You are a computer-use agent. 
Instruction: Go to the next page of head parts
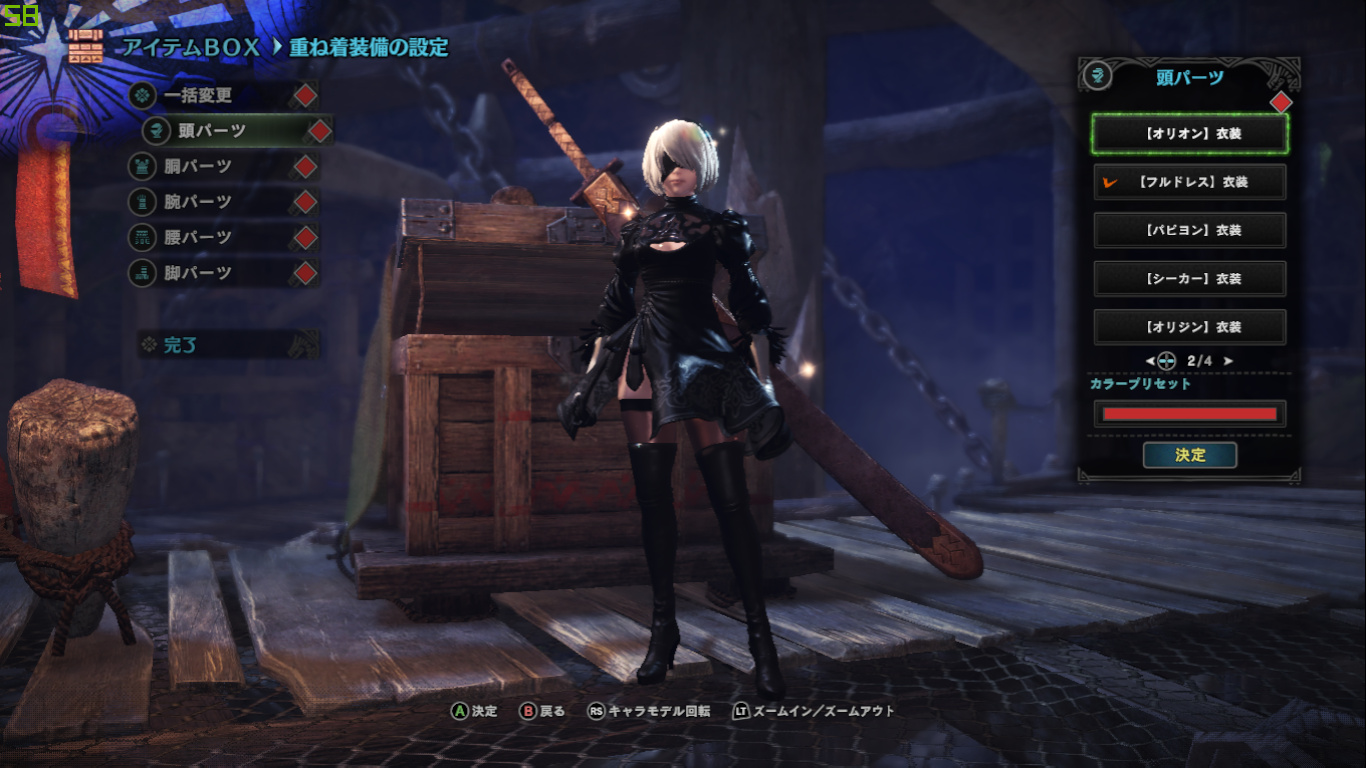click(1228, 361)
